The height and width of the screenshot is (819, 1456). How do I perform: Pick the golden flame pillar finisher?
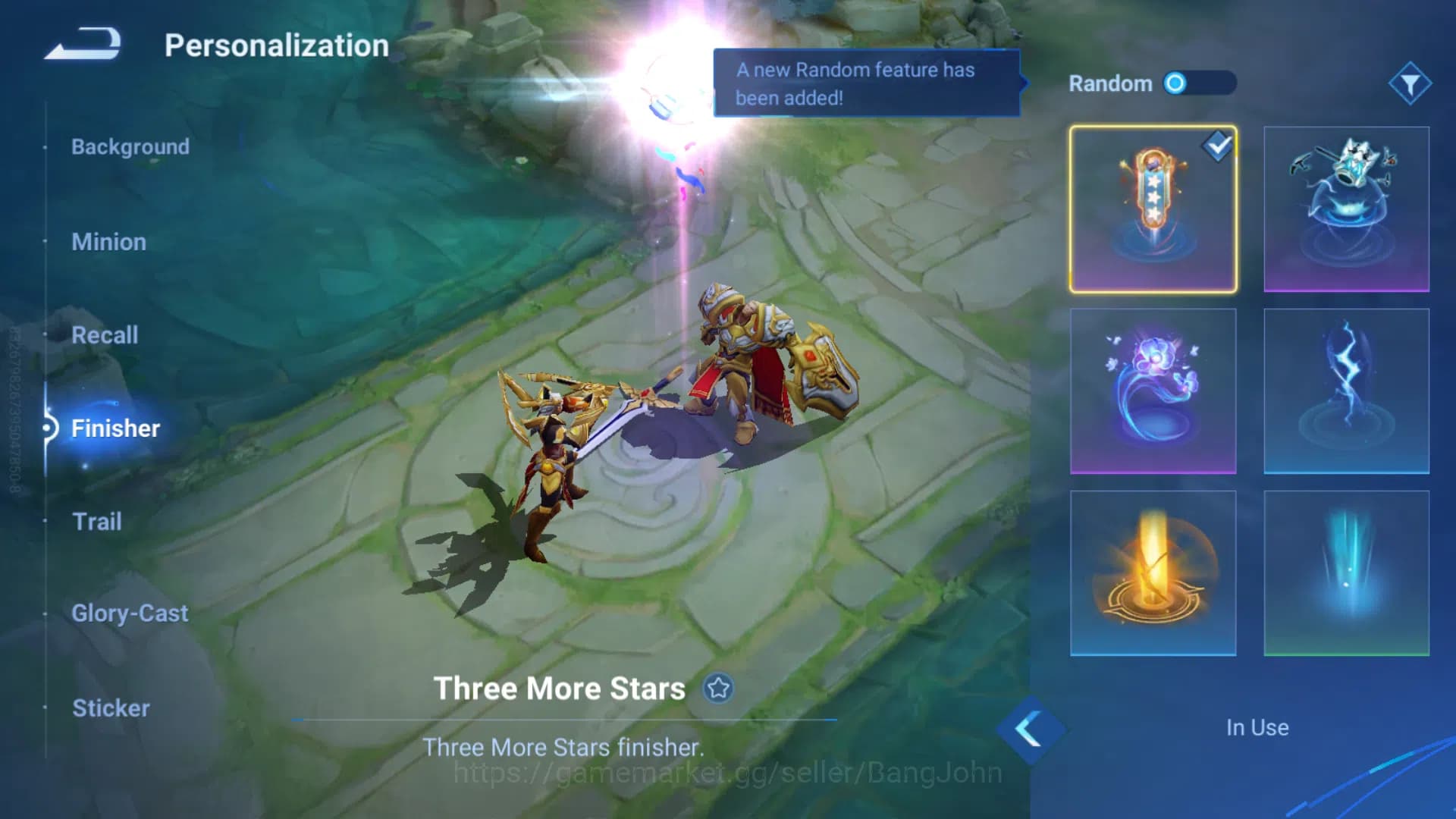point(1152,571)
